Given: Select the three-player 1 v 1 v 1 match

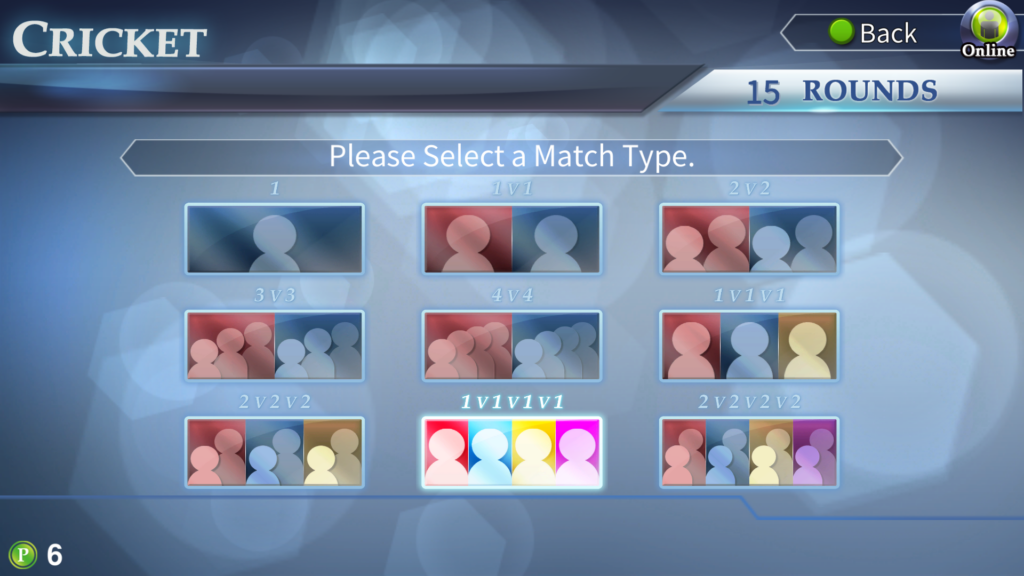Looking at the screenshot, I should tap(749, 346).
